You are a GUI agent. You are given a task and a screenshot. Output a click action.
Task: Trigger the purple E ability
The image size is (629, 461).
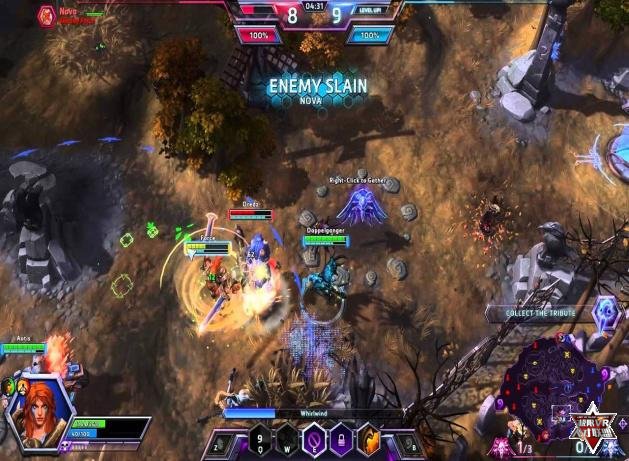313,440
